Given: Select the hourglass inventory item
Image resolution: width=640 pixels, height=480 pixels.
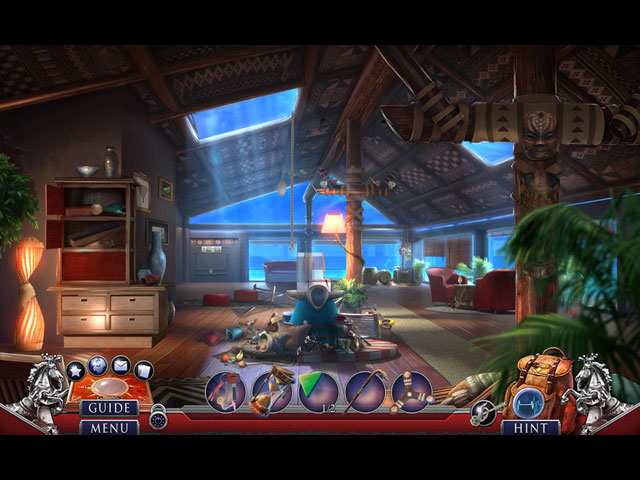Looking at the screenshot, I should (272, 391).
